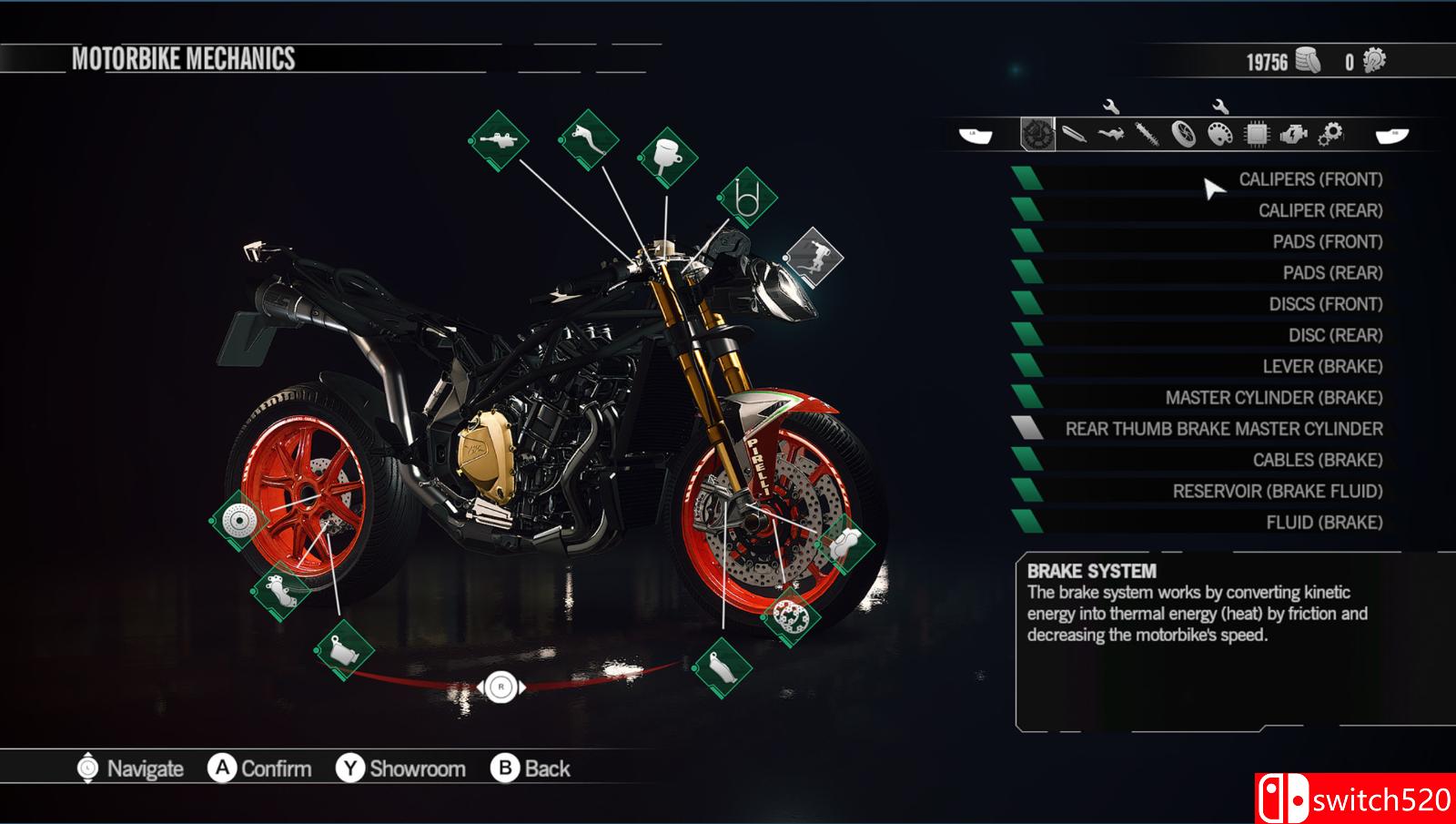Open the Pads (Front) part option

click(1327, 242)
